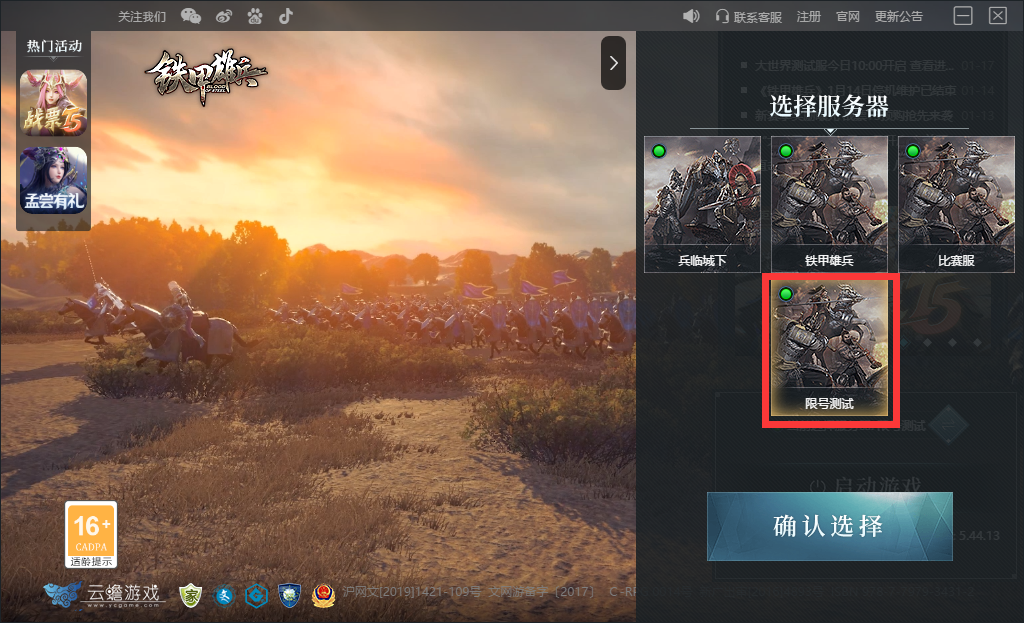Minimize the launcher window
Screen dimensions: 1024x623
point(963,16)
